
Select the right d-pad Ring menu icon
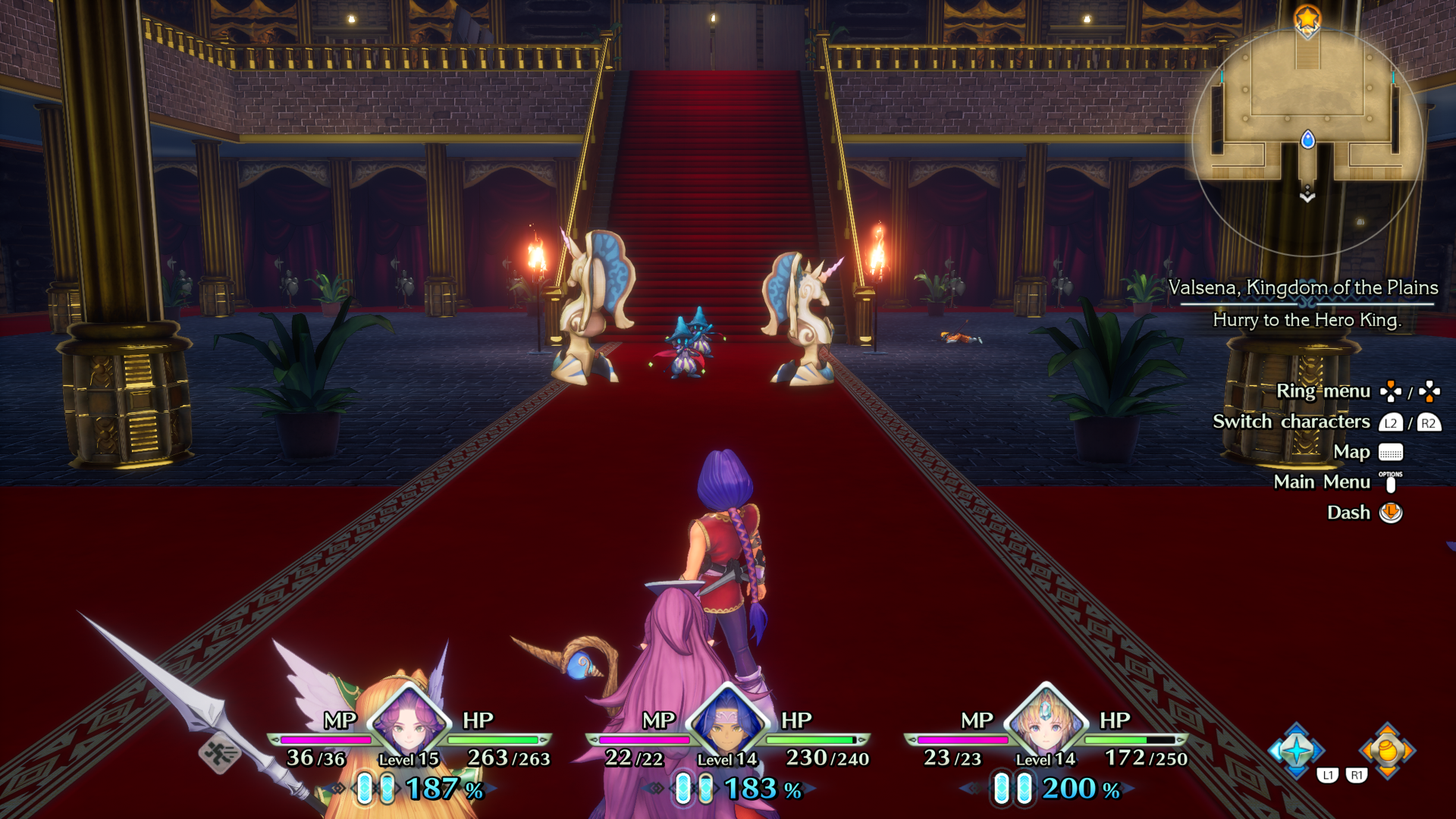(x=1430, y=391)
